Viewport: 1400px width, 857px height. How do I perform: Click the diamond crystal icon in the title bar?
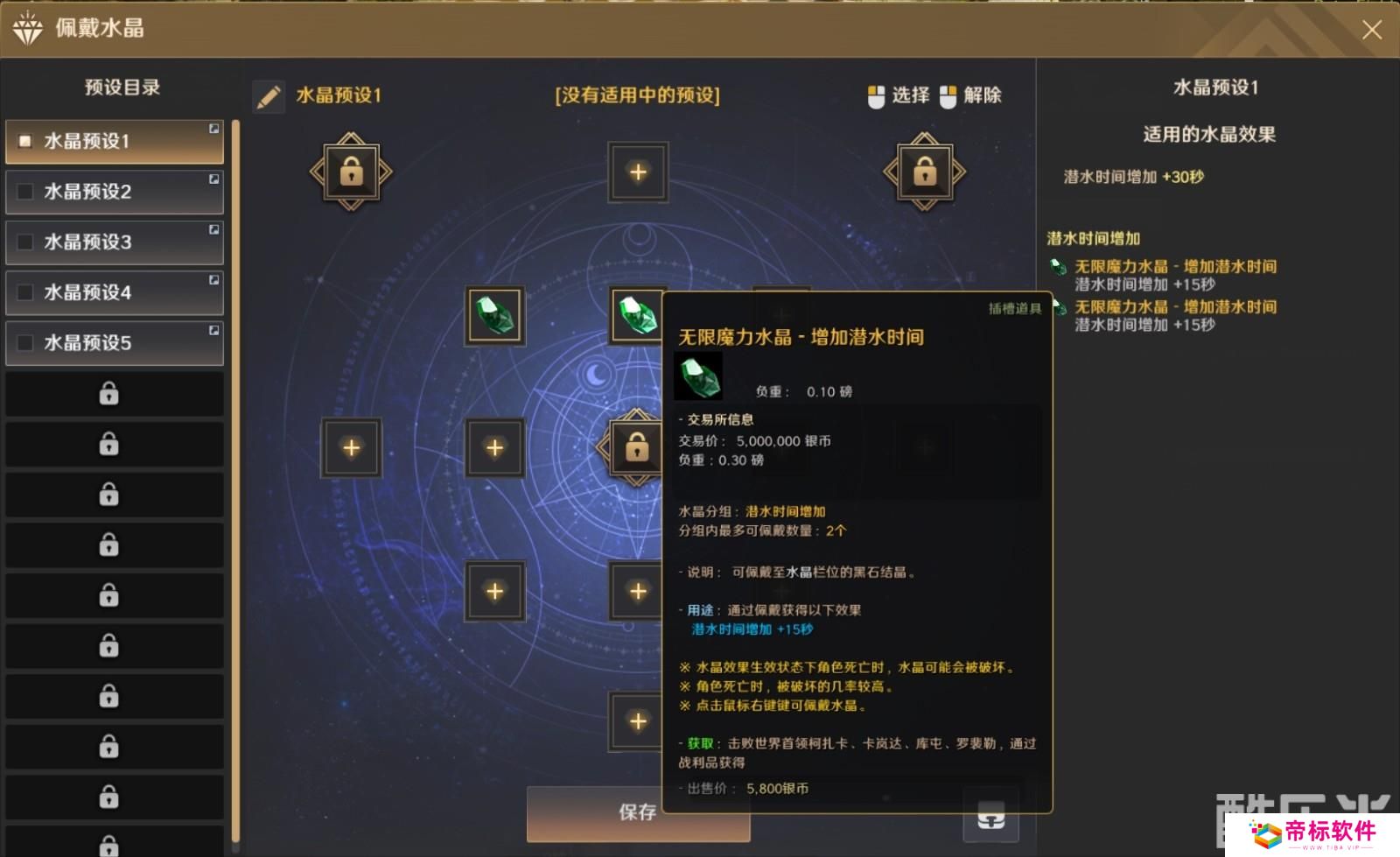tap(29, 29)
